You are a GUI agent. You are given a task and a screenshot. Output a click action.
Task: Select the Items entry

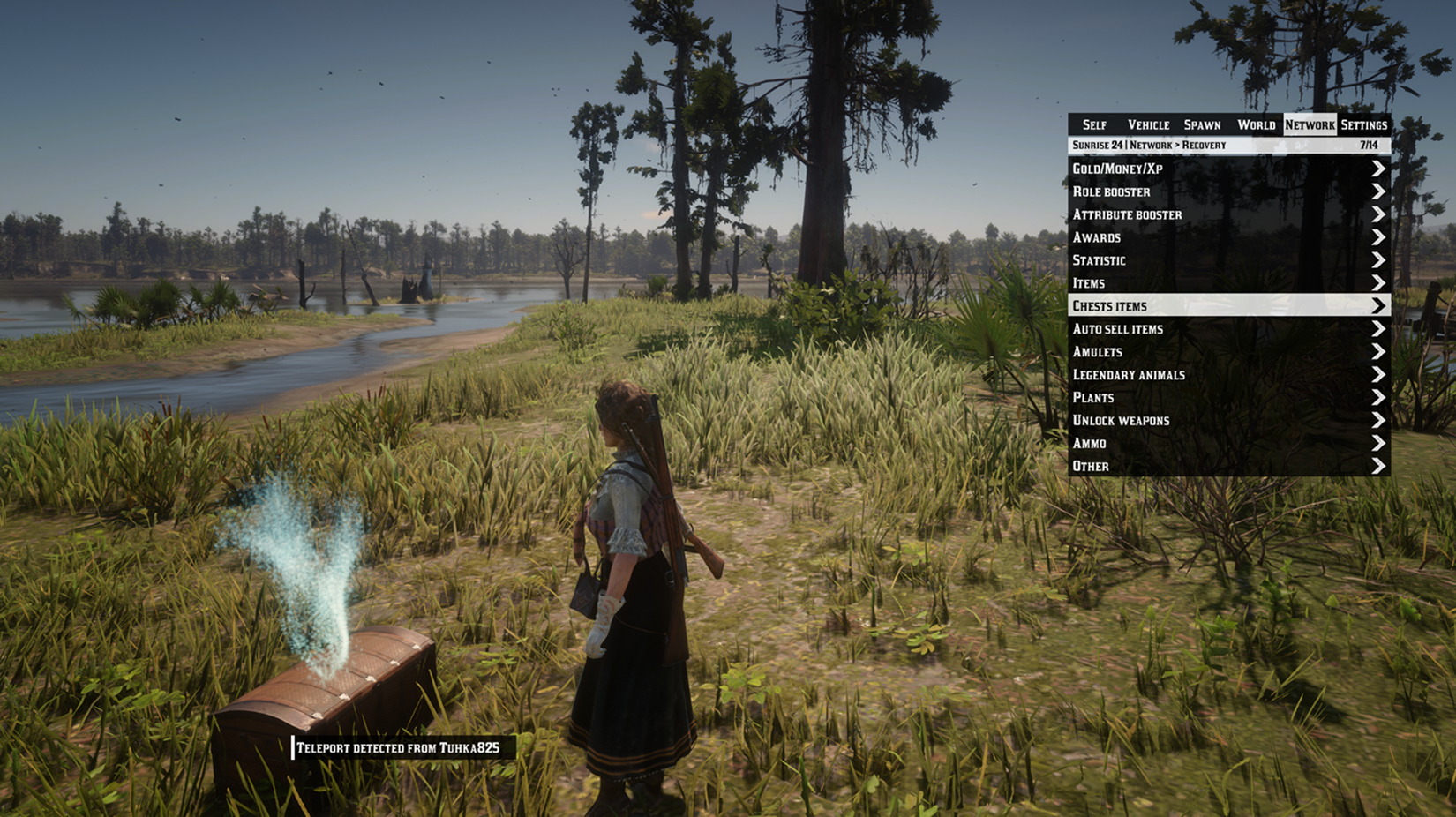(1228, 283)
